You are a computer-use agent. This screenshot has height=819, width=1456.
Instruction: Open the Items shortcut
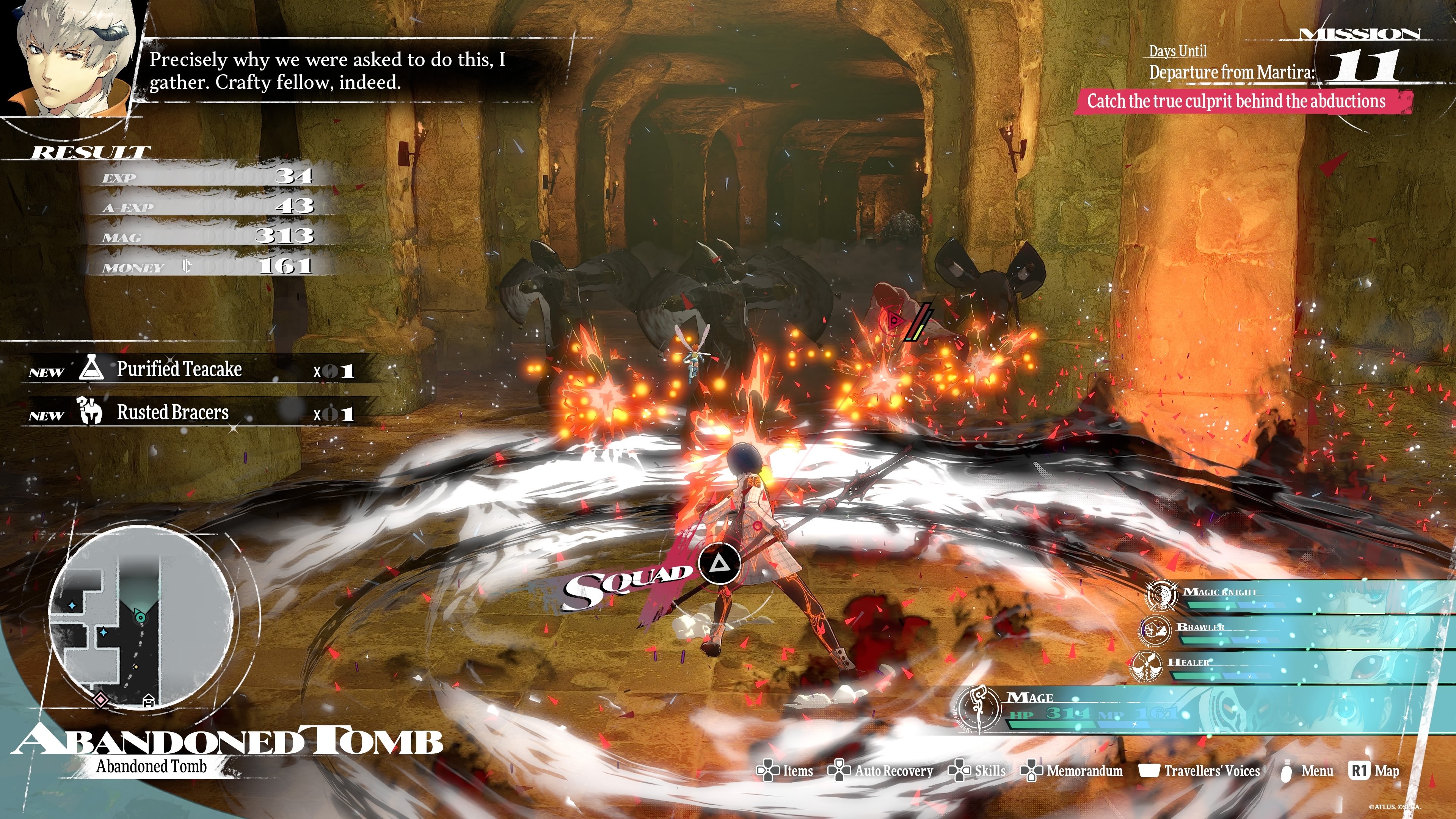pos(785,771)
